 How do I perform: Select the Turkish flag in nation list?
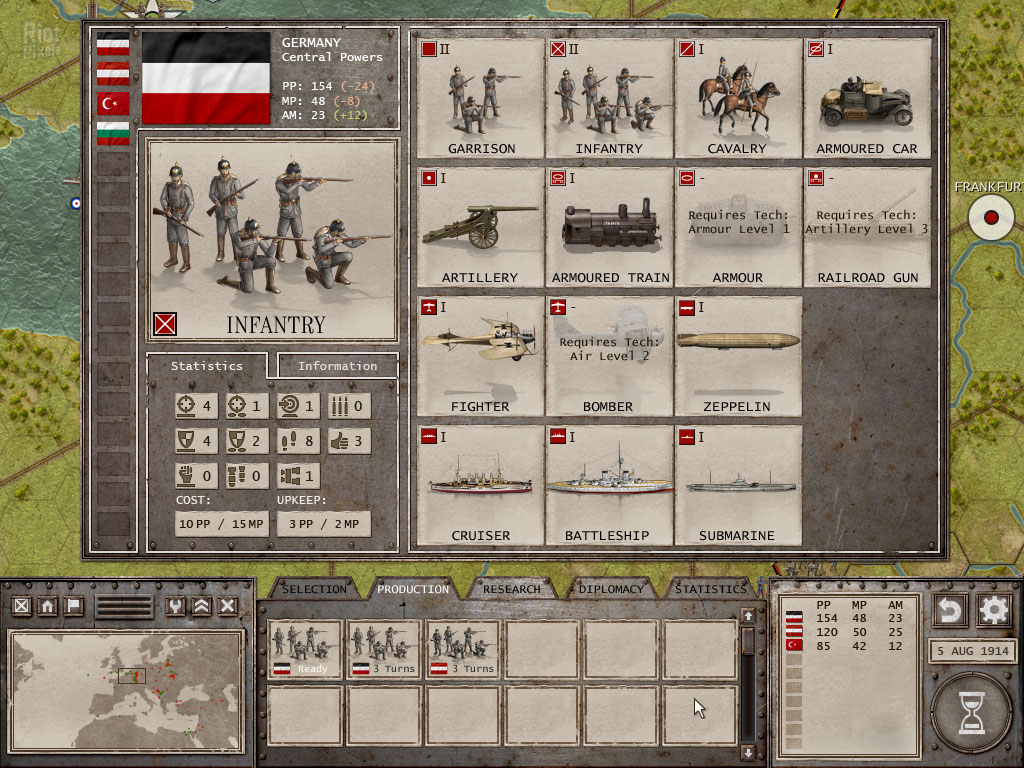pos(113,102)
